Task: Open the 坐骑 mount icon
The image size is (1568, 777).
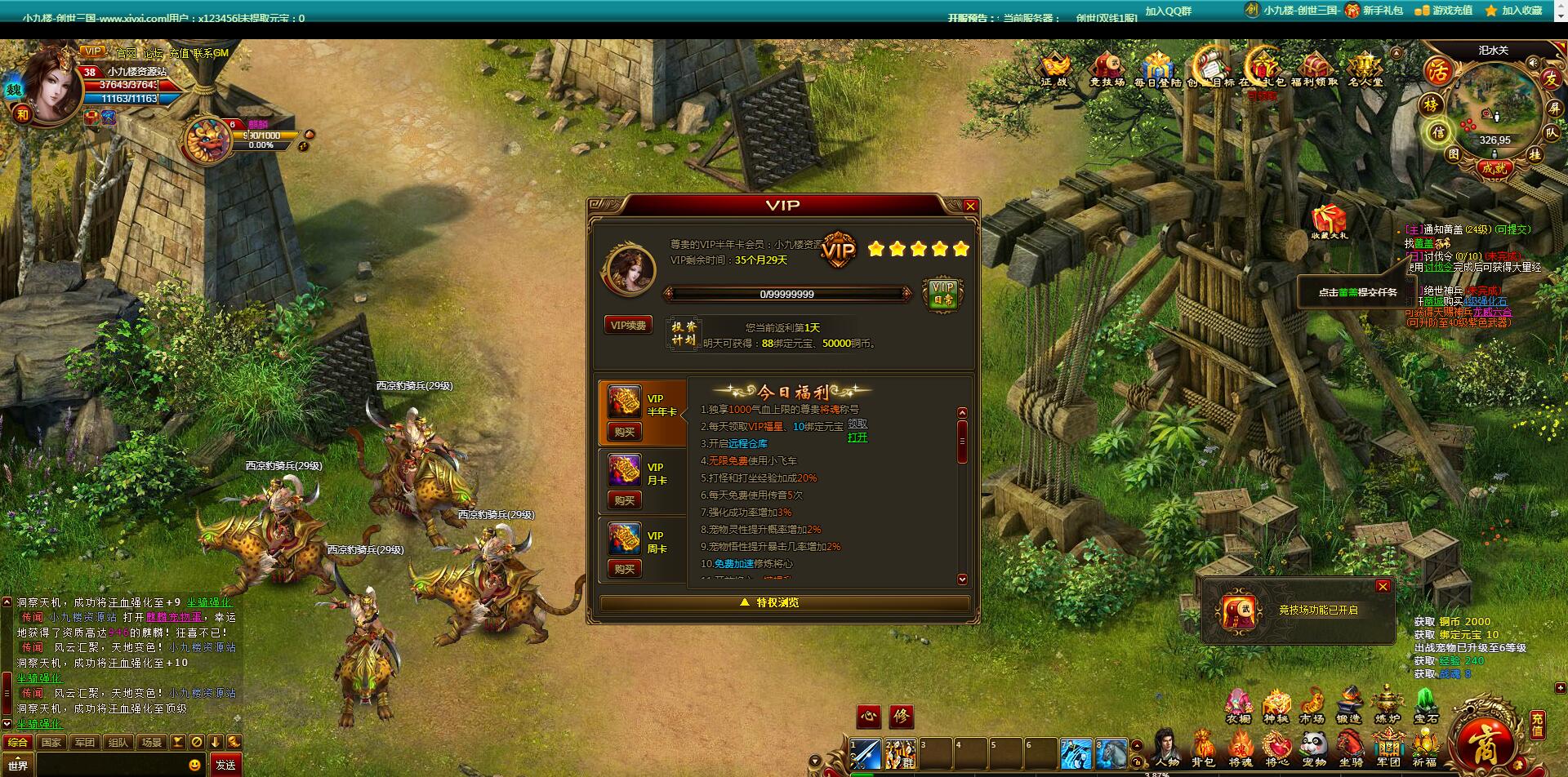Action: coord(1350,743)
